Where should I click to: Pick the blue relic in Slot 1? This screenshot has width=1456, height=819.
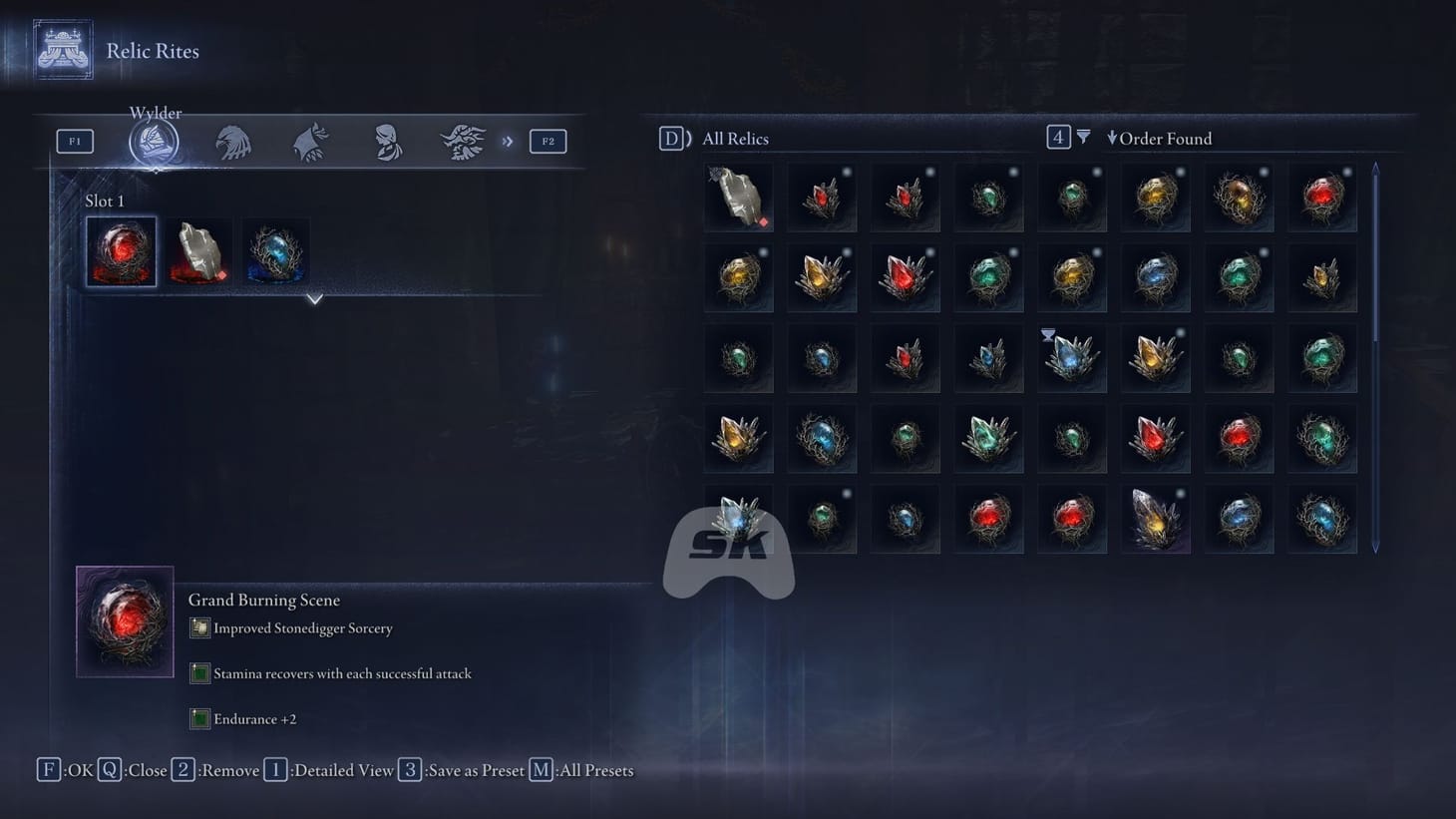[x=274, y=250]
